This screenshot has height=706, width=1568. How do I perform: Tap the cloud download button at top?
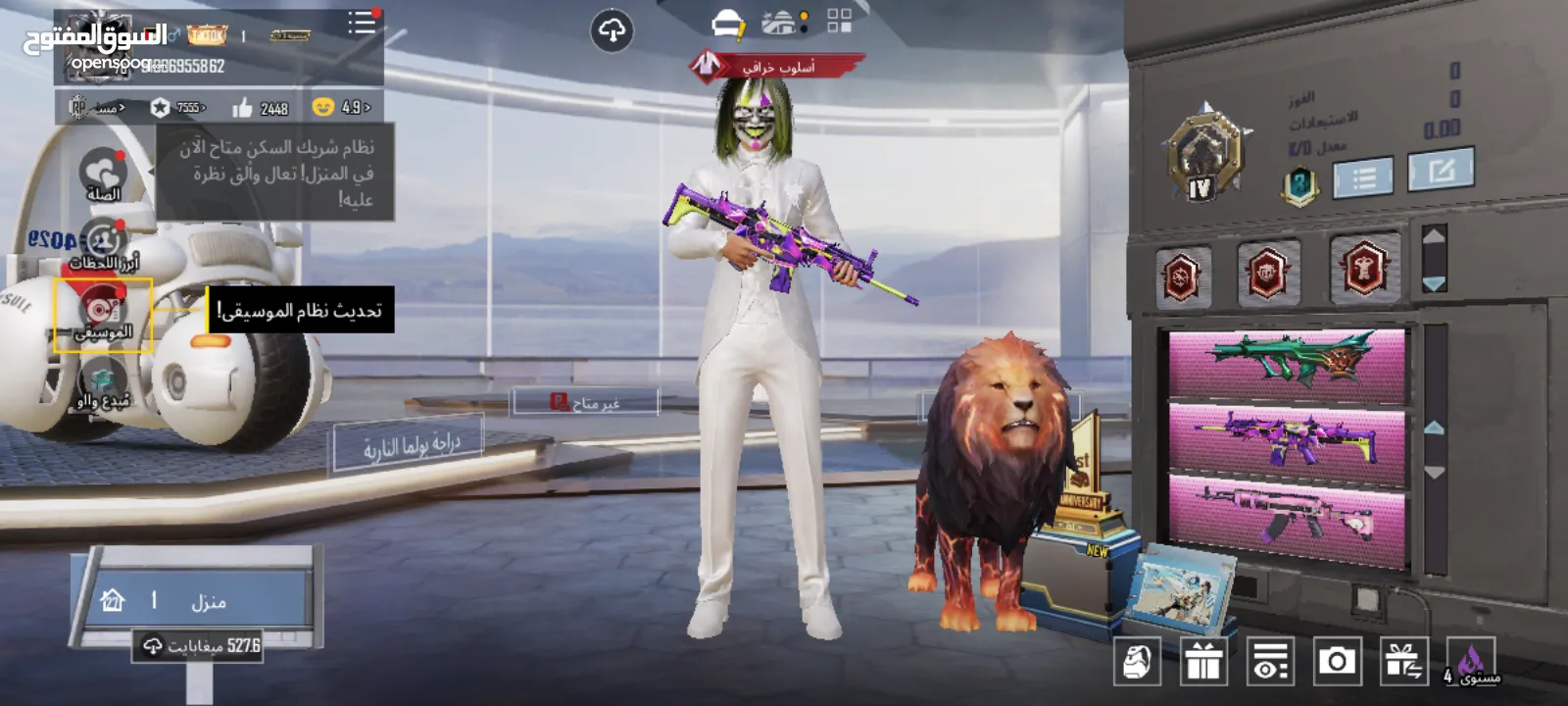click(x=612, y=31)
